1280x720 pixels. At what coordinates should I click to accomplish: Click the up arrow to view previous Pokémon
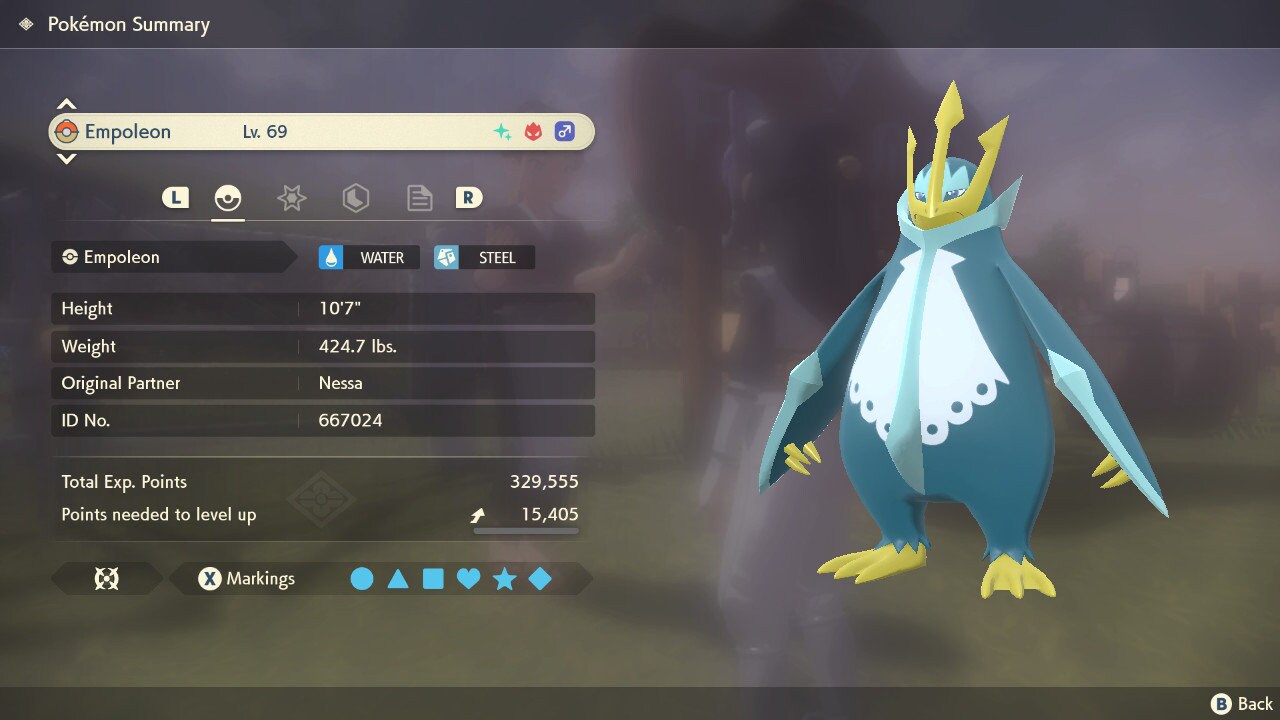point(66,101)
